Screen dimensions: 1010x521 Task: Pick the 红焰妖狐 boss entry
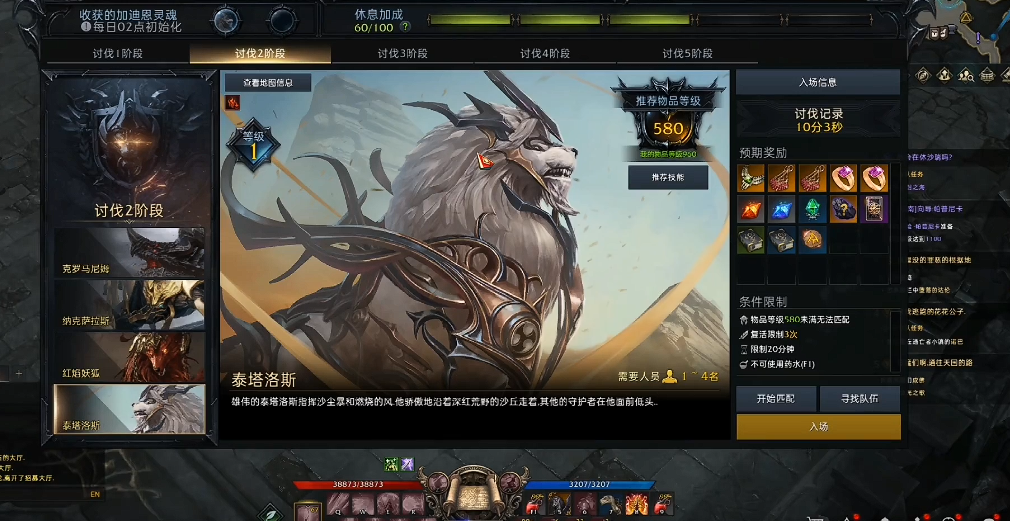[129, 357]
